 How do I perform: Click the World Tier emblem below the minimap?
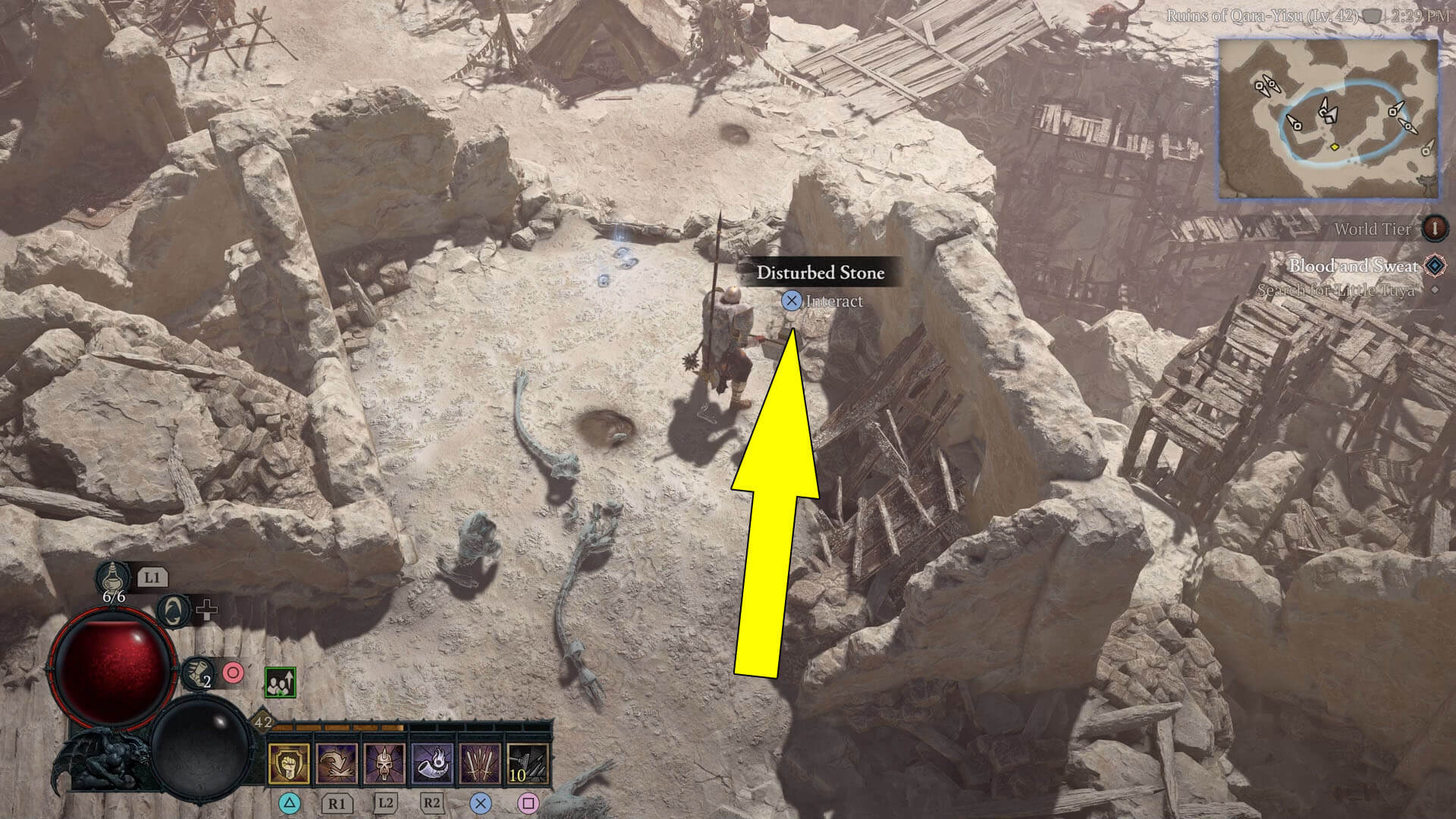click(1434, 227)
